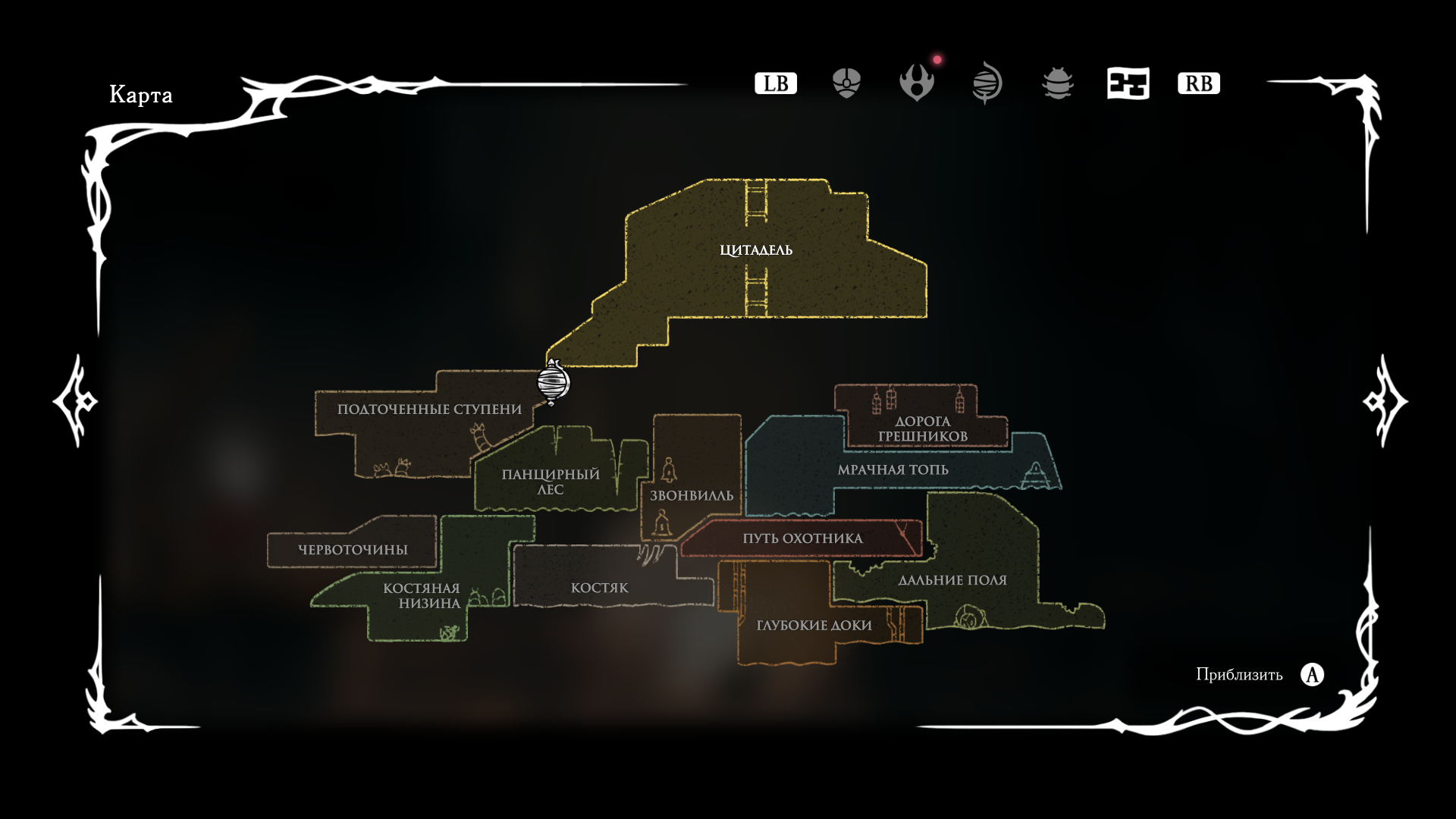This screenshot has width=1456, height=819.
Task: Open the crest tab with red notification
Action: [917, 83]
